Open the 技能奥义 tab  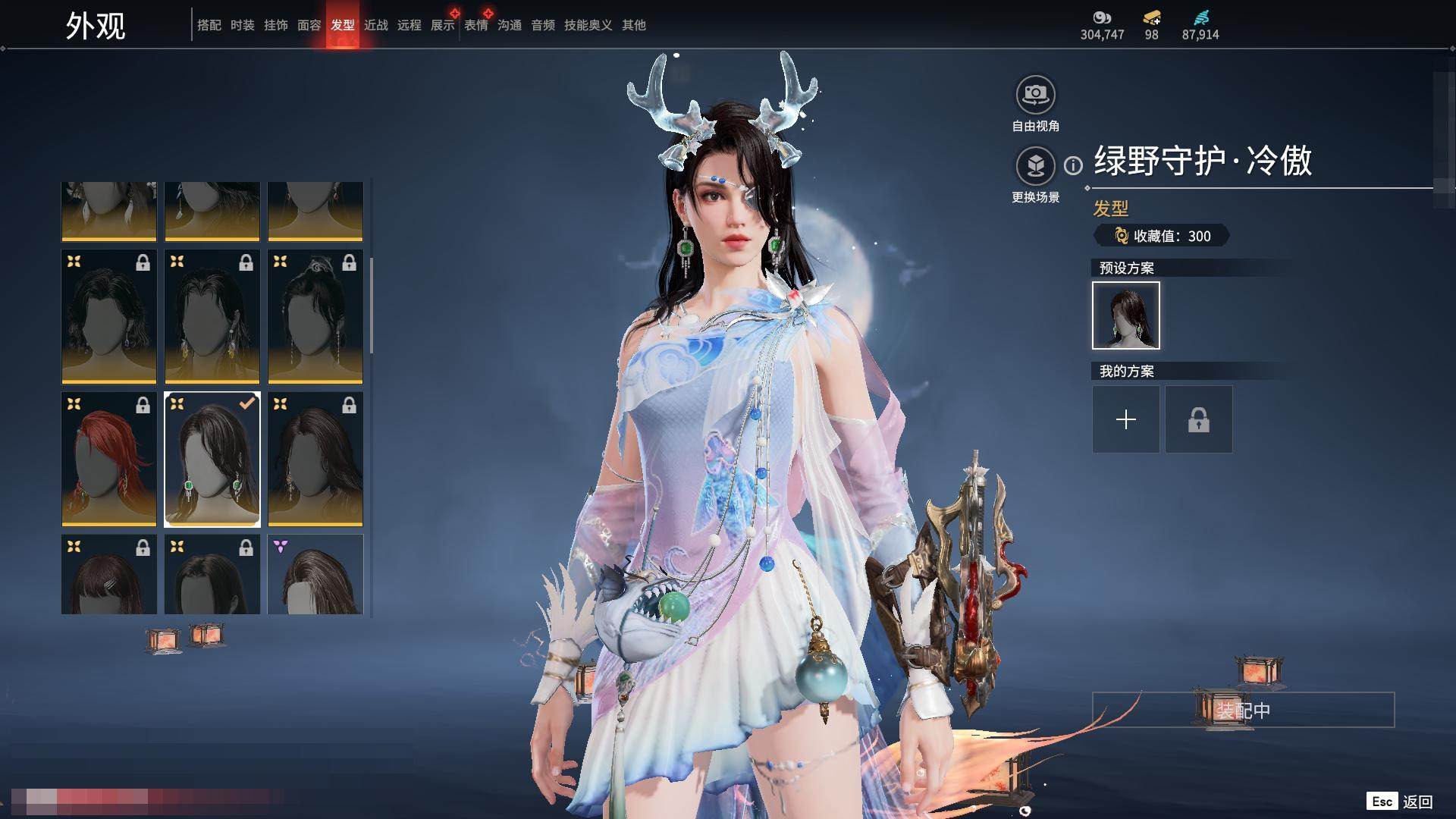(x=588, y=25)
